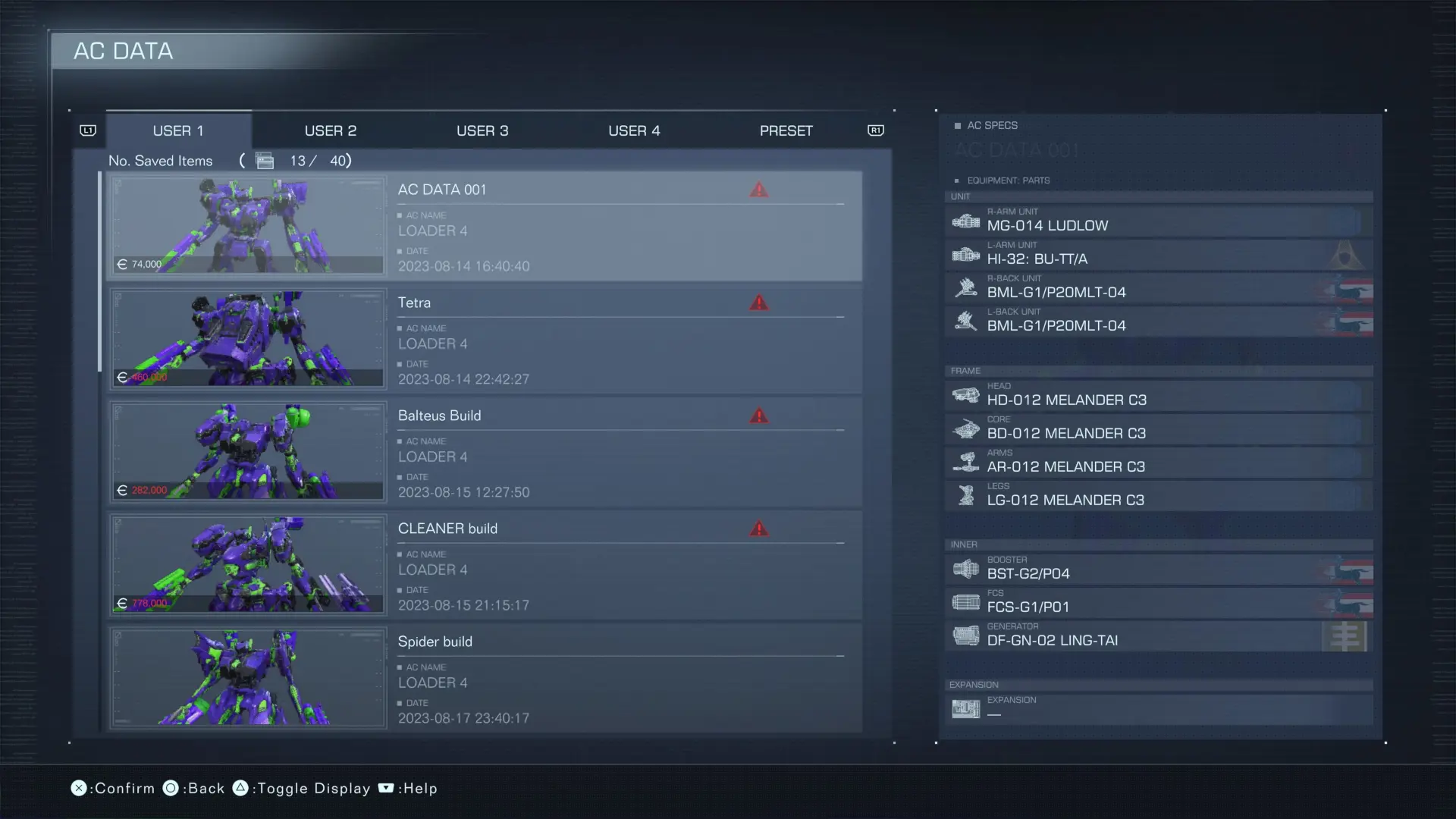
Task: Click the DF-GN-02 LING-TAI generator icon
Action: (965, 635)
